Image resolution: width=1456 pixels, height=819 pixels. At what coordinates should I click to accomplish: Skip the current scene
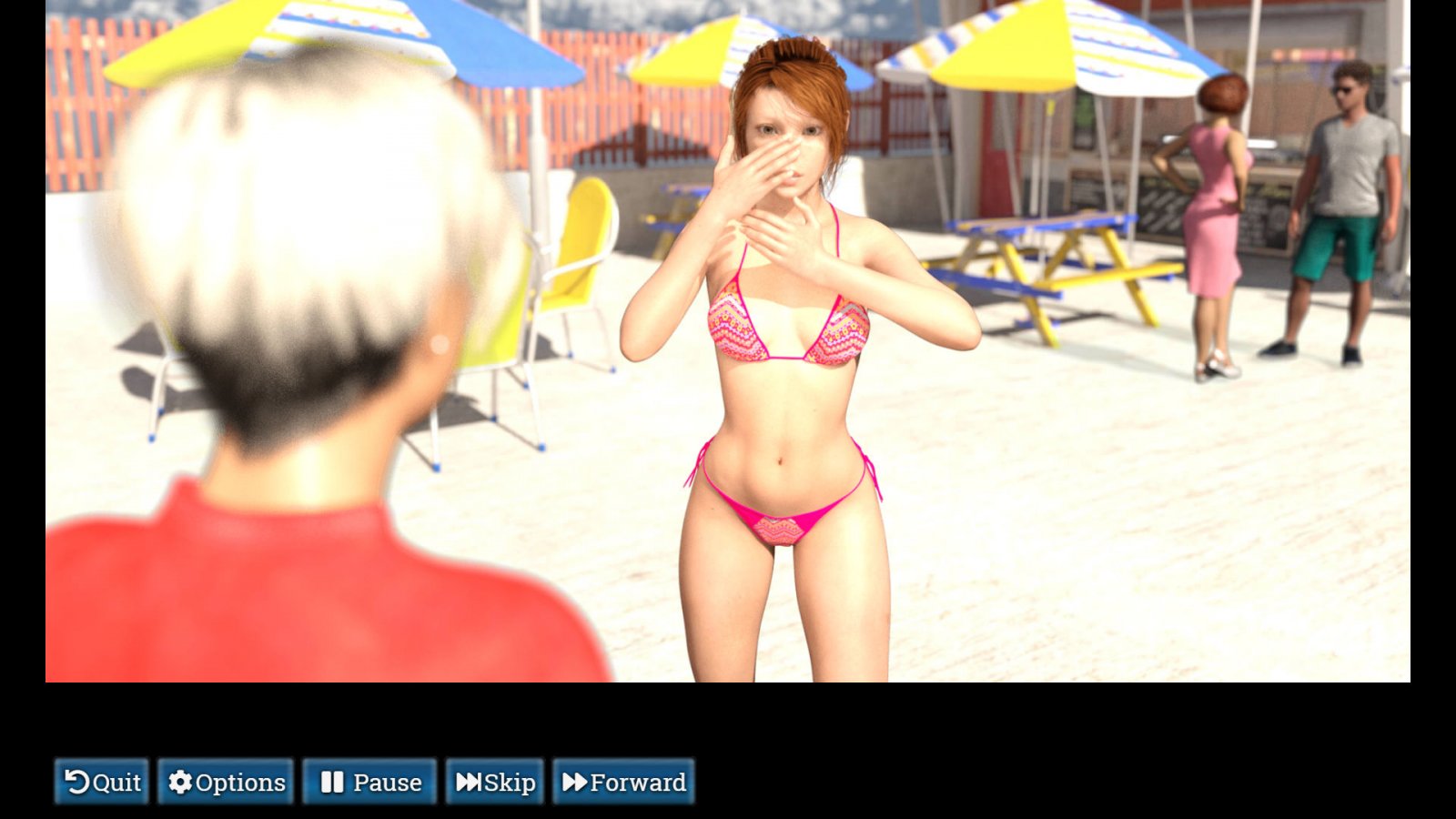click(495, 782)
